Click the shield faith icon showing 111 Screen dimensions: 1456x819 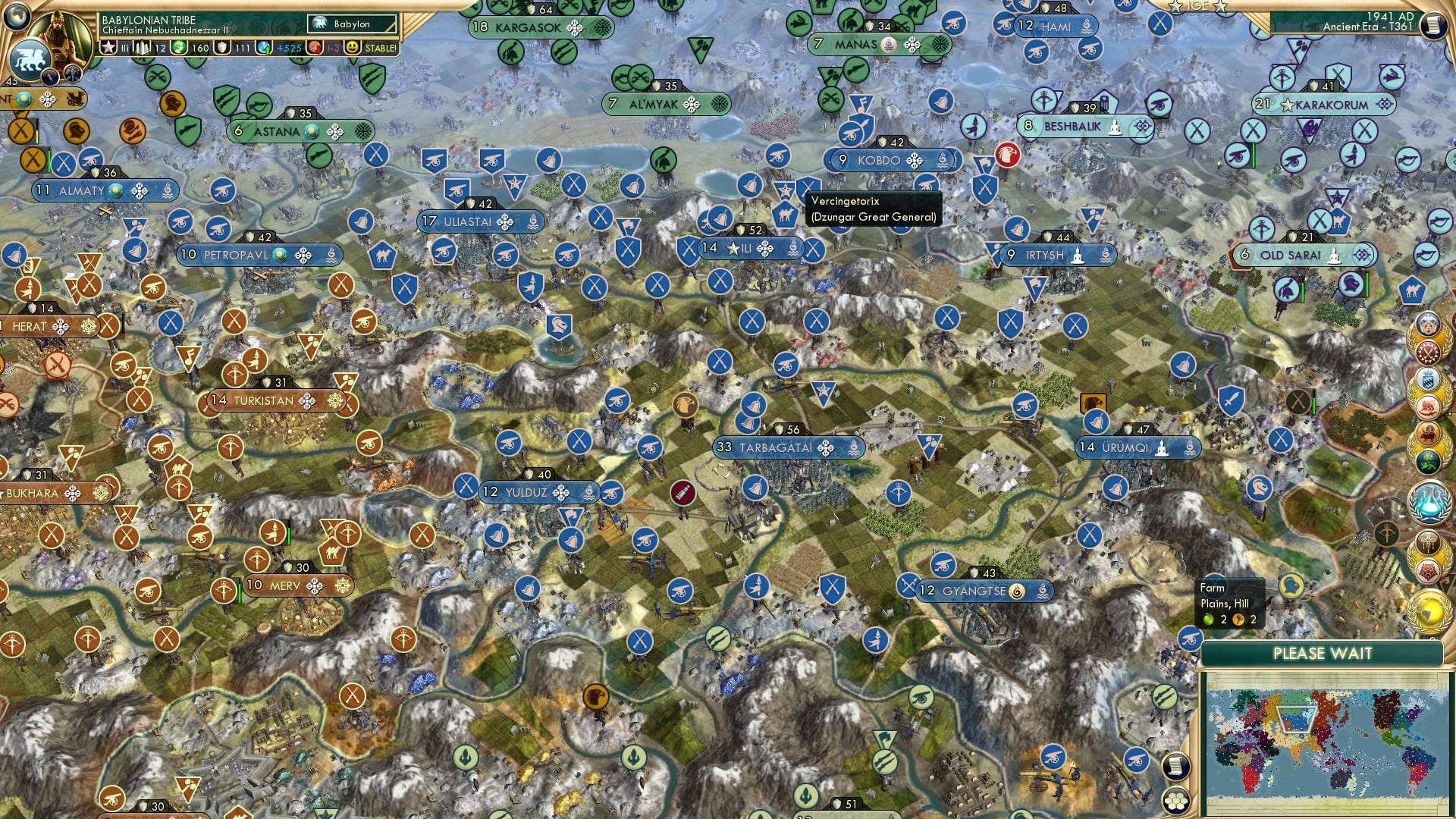pos(221,47)
